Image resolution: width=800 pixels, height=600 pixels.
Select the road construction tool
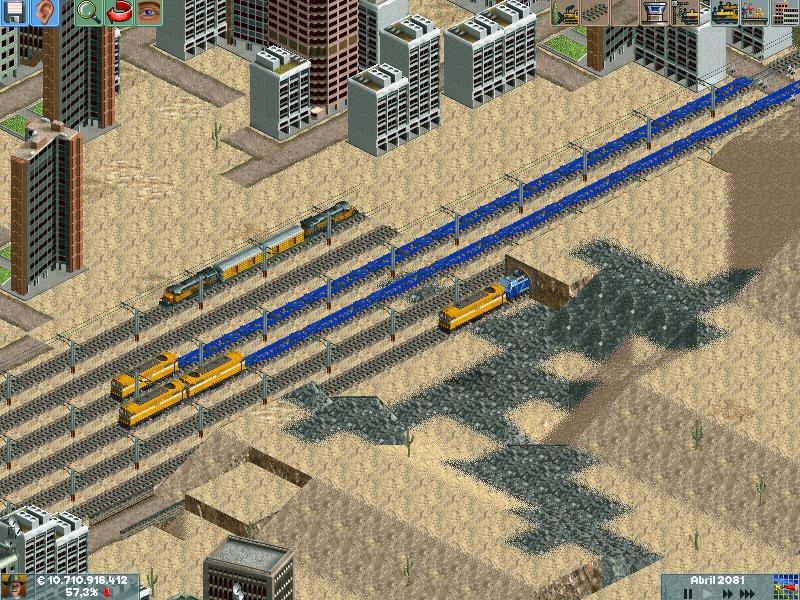tap(625, 13)
